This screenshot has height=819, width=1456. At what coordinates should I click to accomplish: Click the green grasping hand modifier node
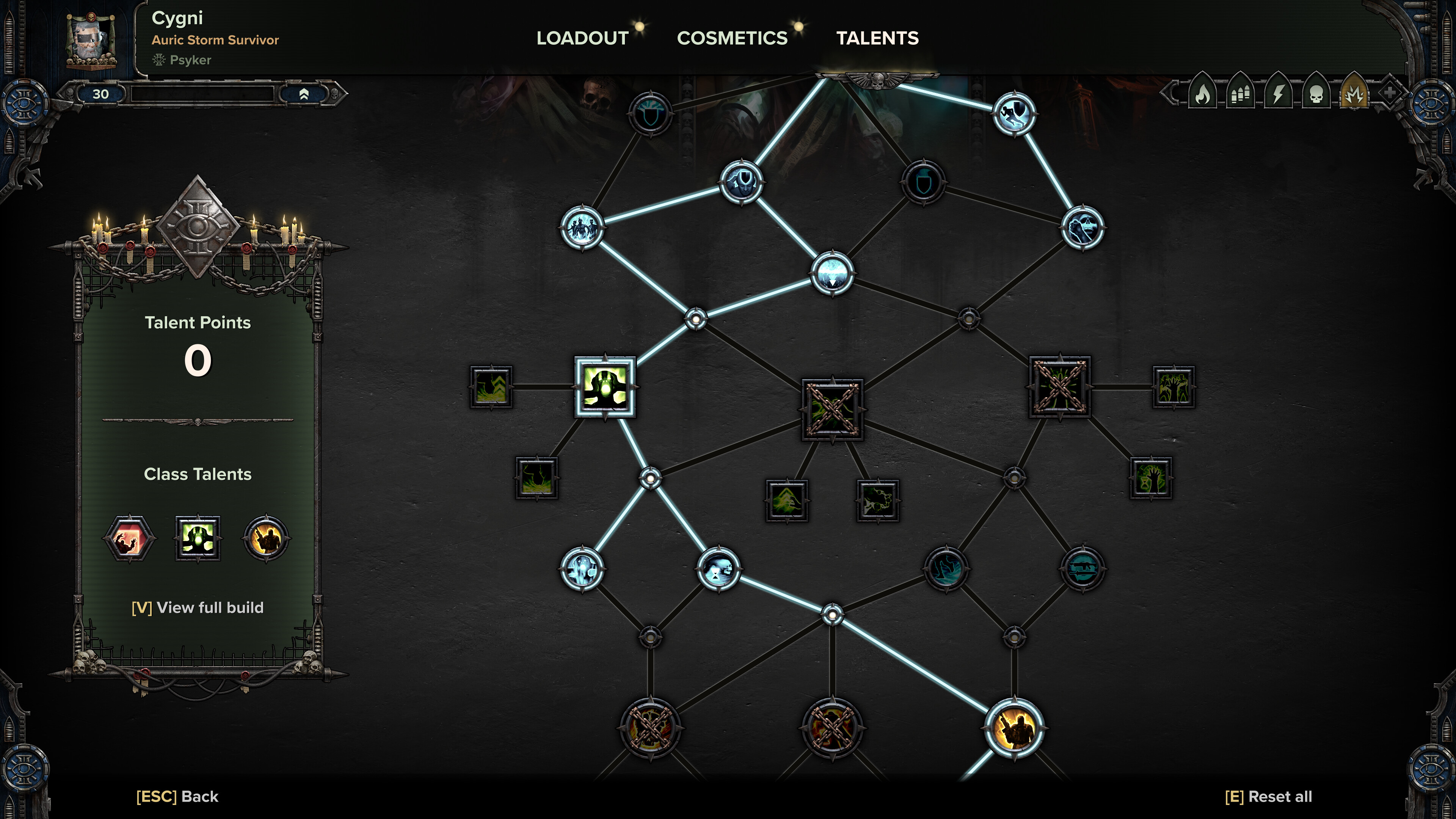1151,478
